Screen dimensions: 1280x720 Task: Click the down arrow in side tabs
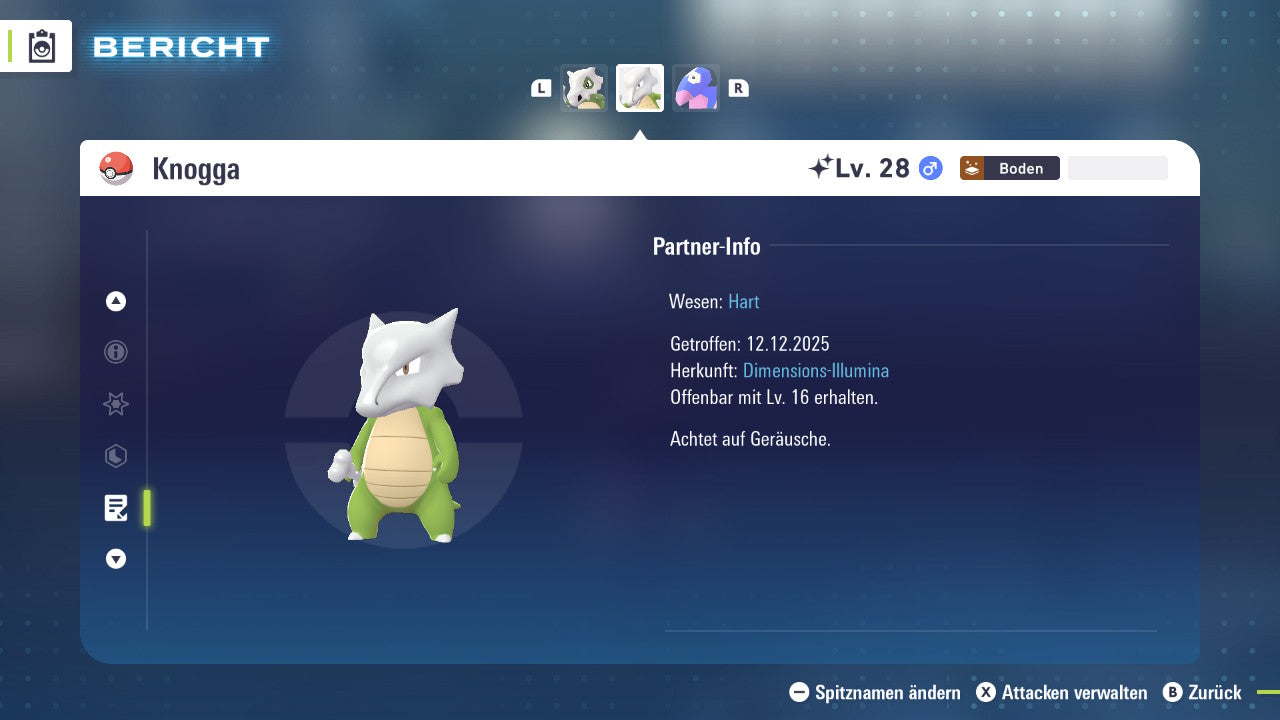(x=116, y=559)
